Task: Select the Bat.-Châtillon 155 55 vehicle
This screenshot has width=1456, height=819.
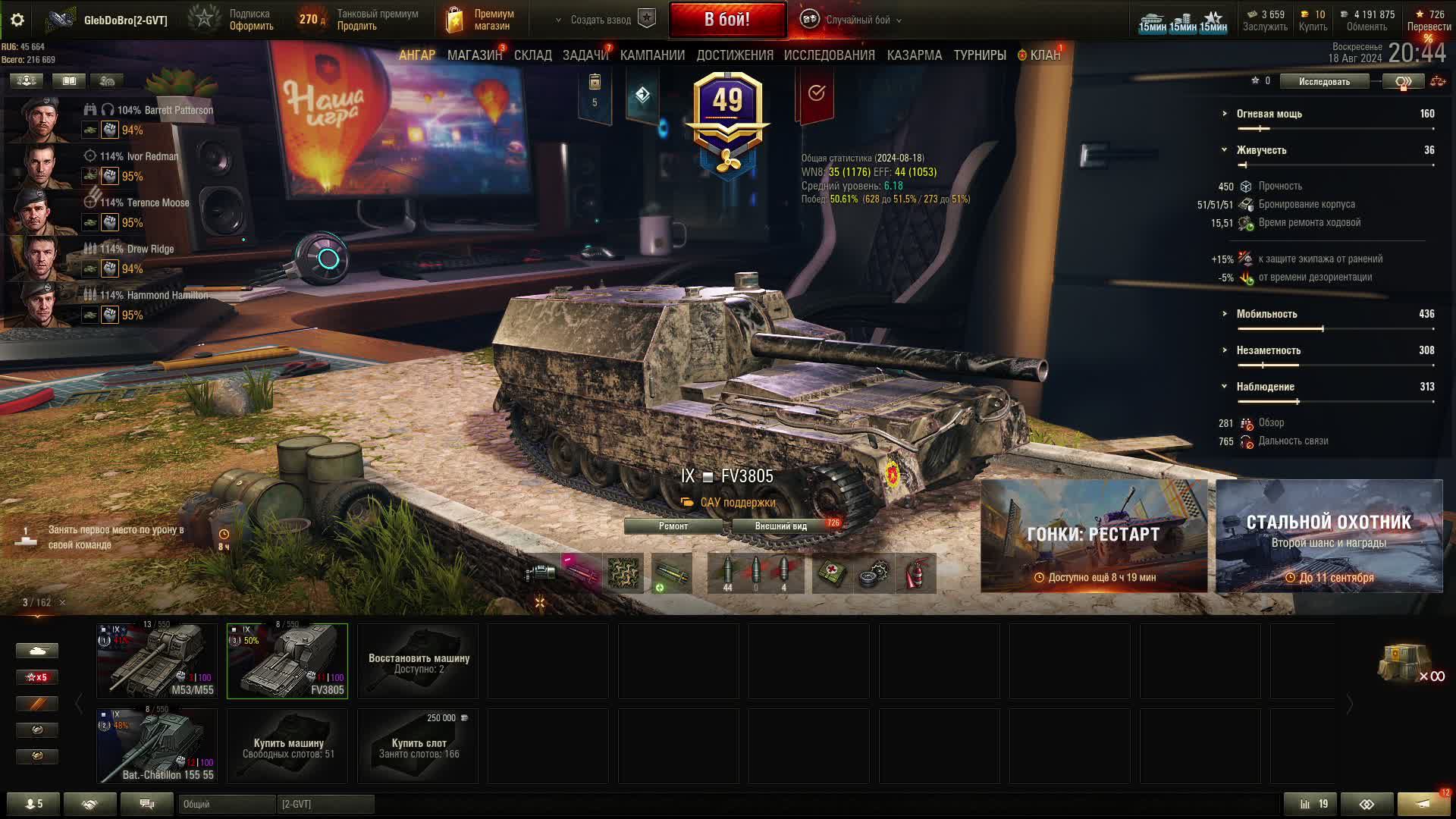Action: tap(157, 745)
